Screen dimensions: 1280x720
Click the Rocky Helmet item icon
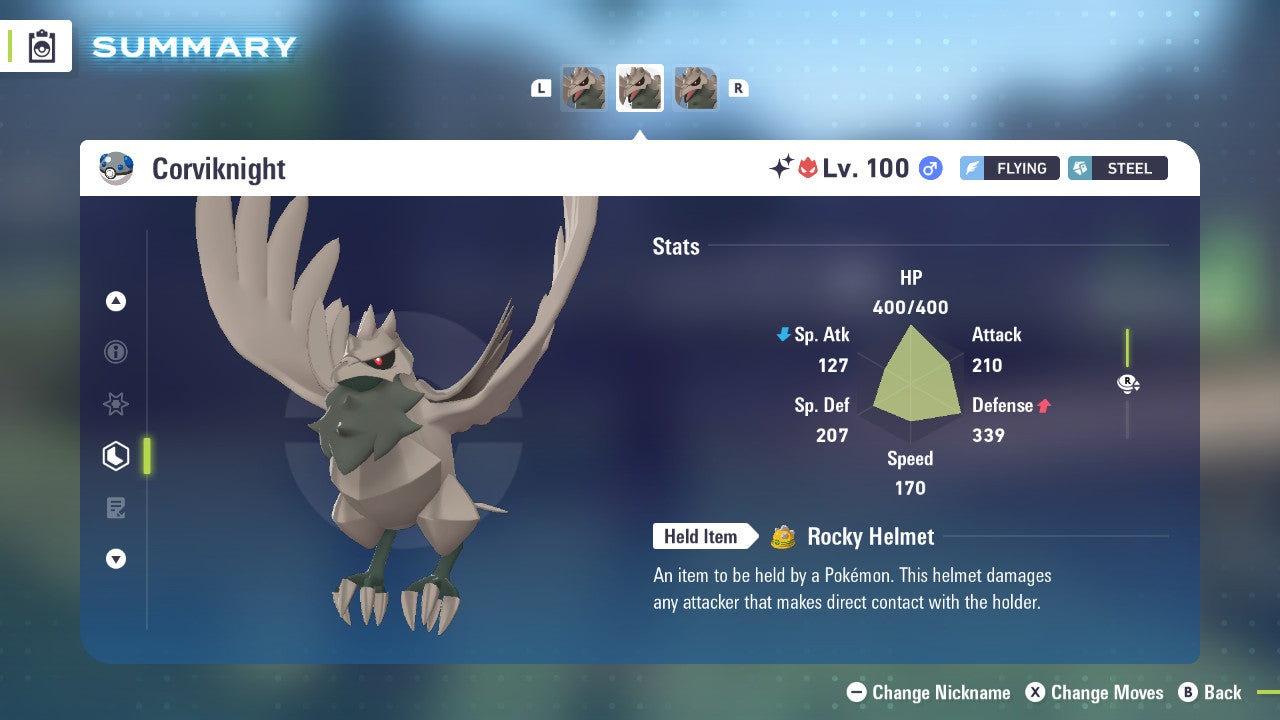[x=785, y=537]
